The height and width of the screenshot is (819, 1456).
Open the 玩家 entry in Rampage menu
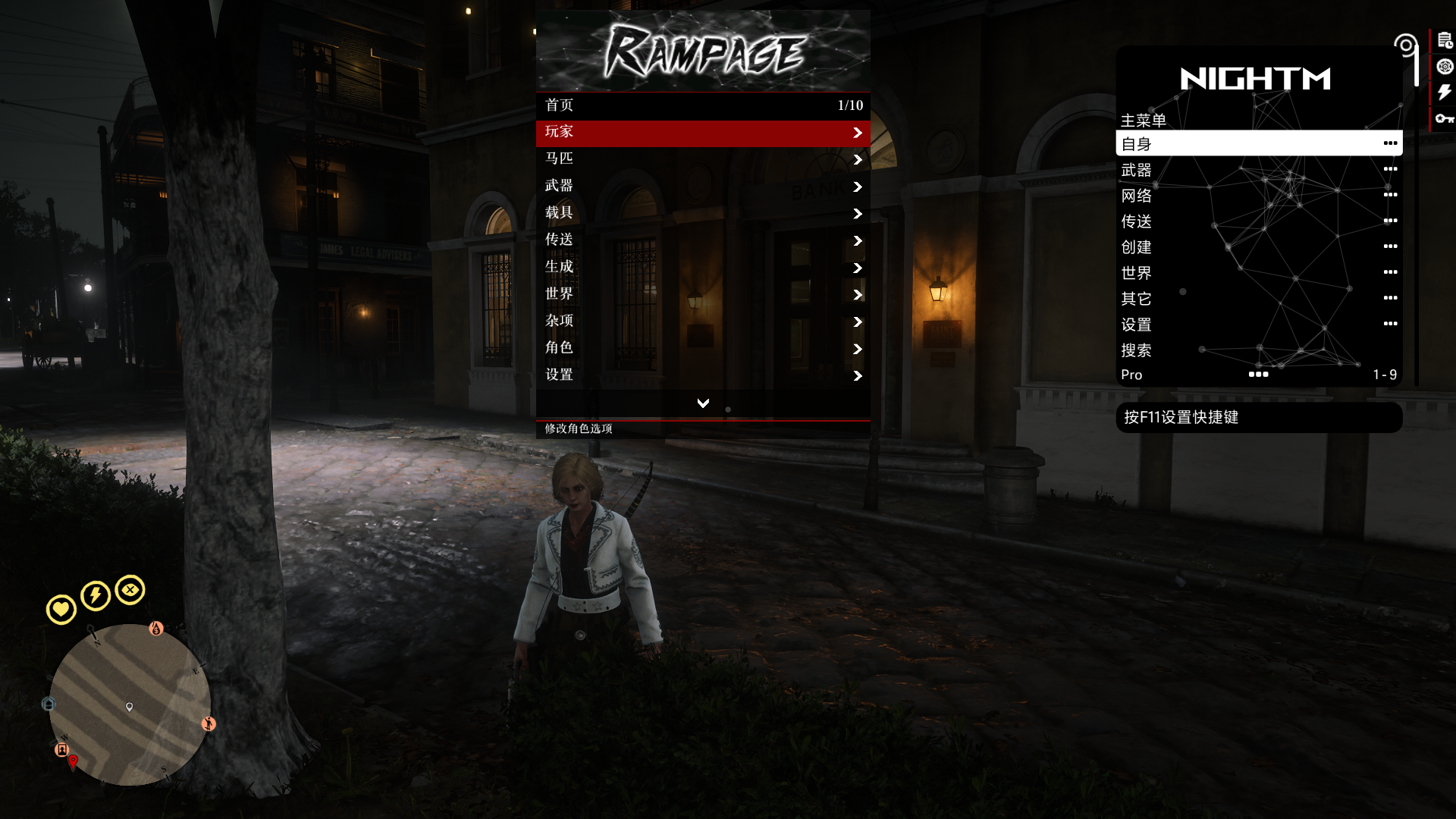[x=702, y=133]
